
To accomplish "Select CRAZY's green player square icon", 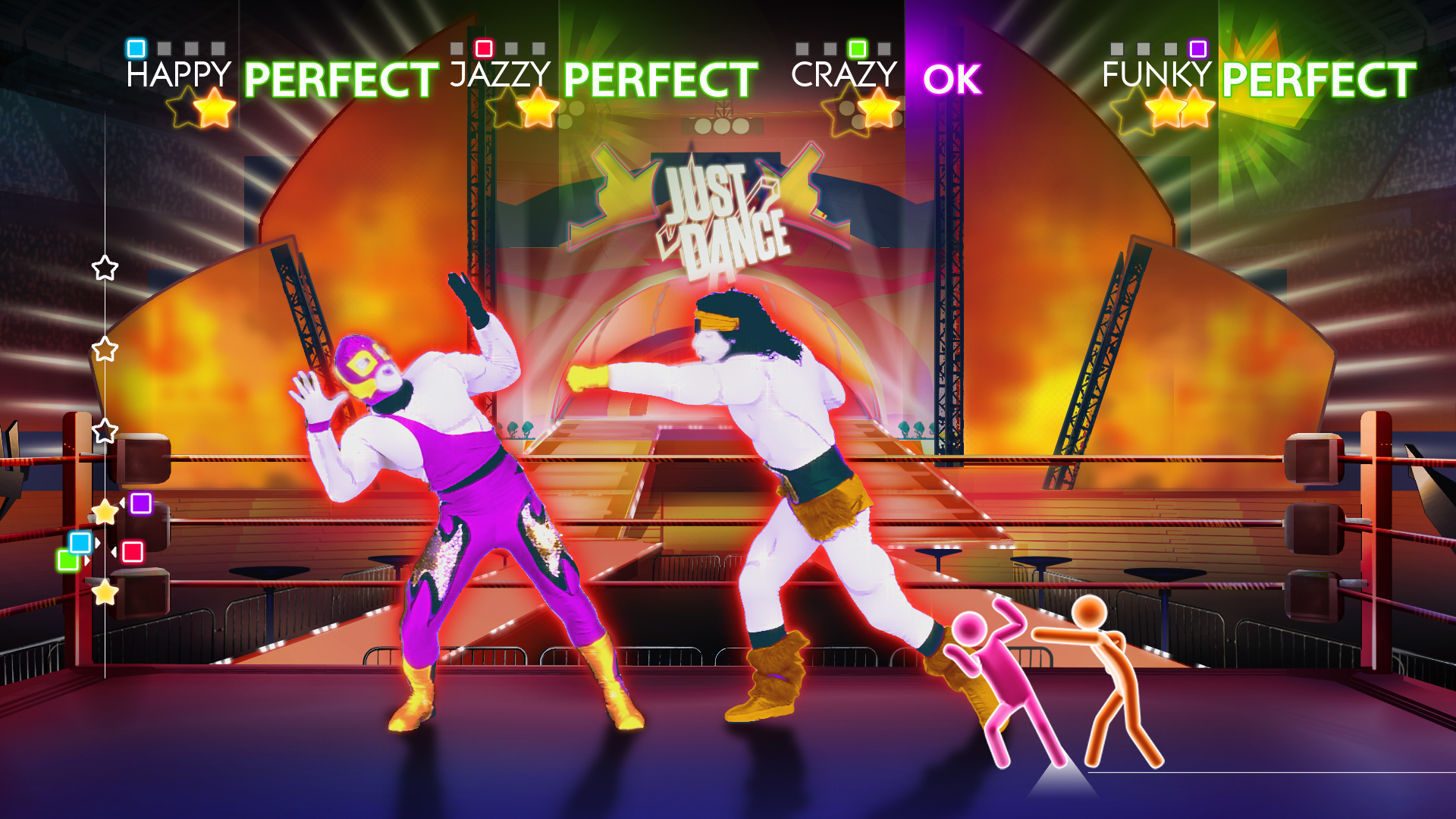I will 857,49.
